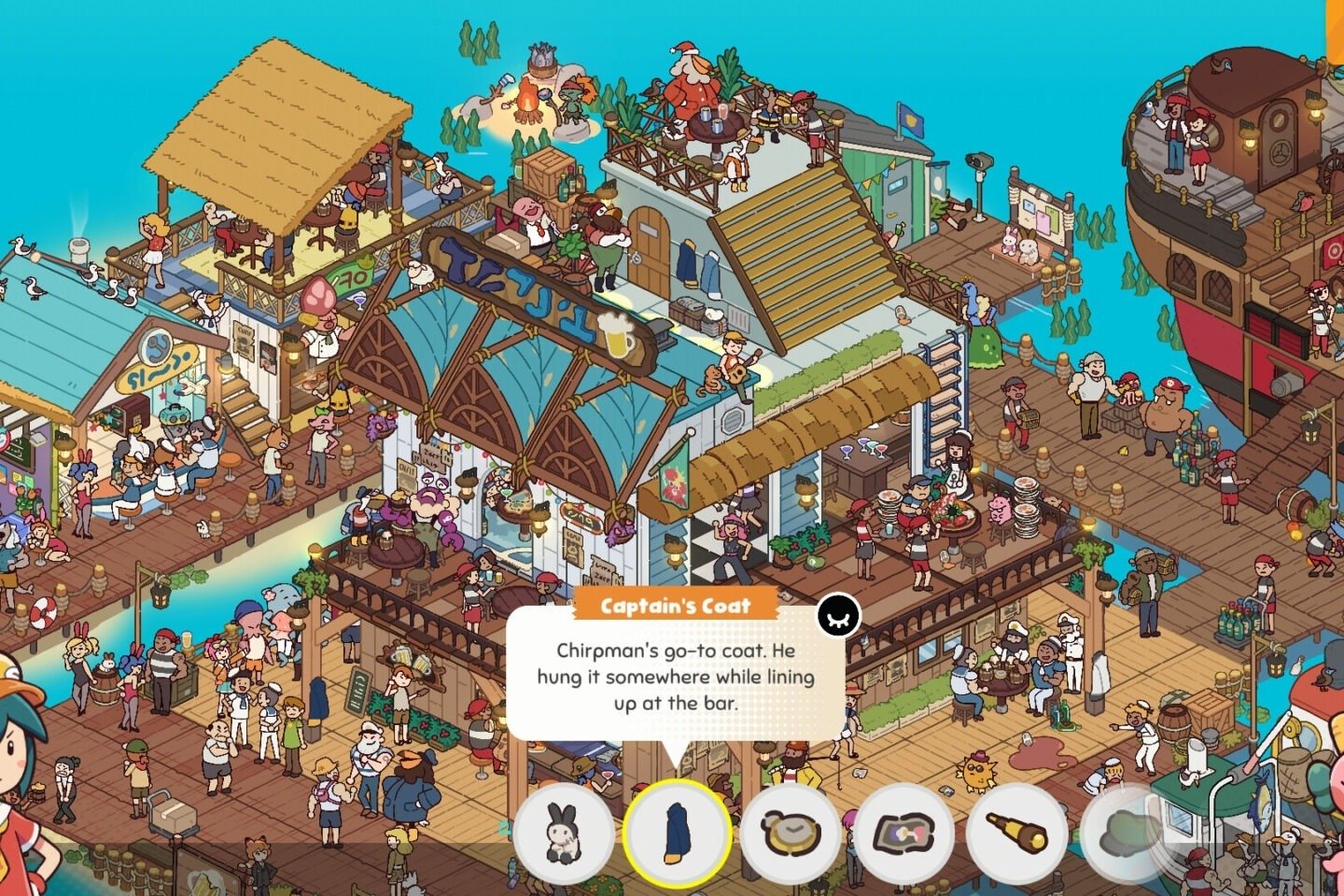1344x896 pixels.
Task: Click the campfire on the small island
Action: pos(529,103)
